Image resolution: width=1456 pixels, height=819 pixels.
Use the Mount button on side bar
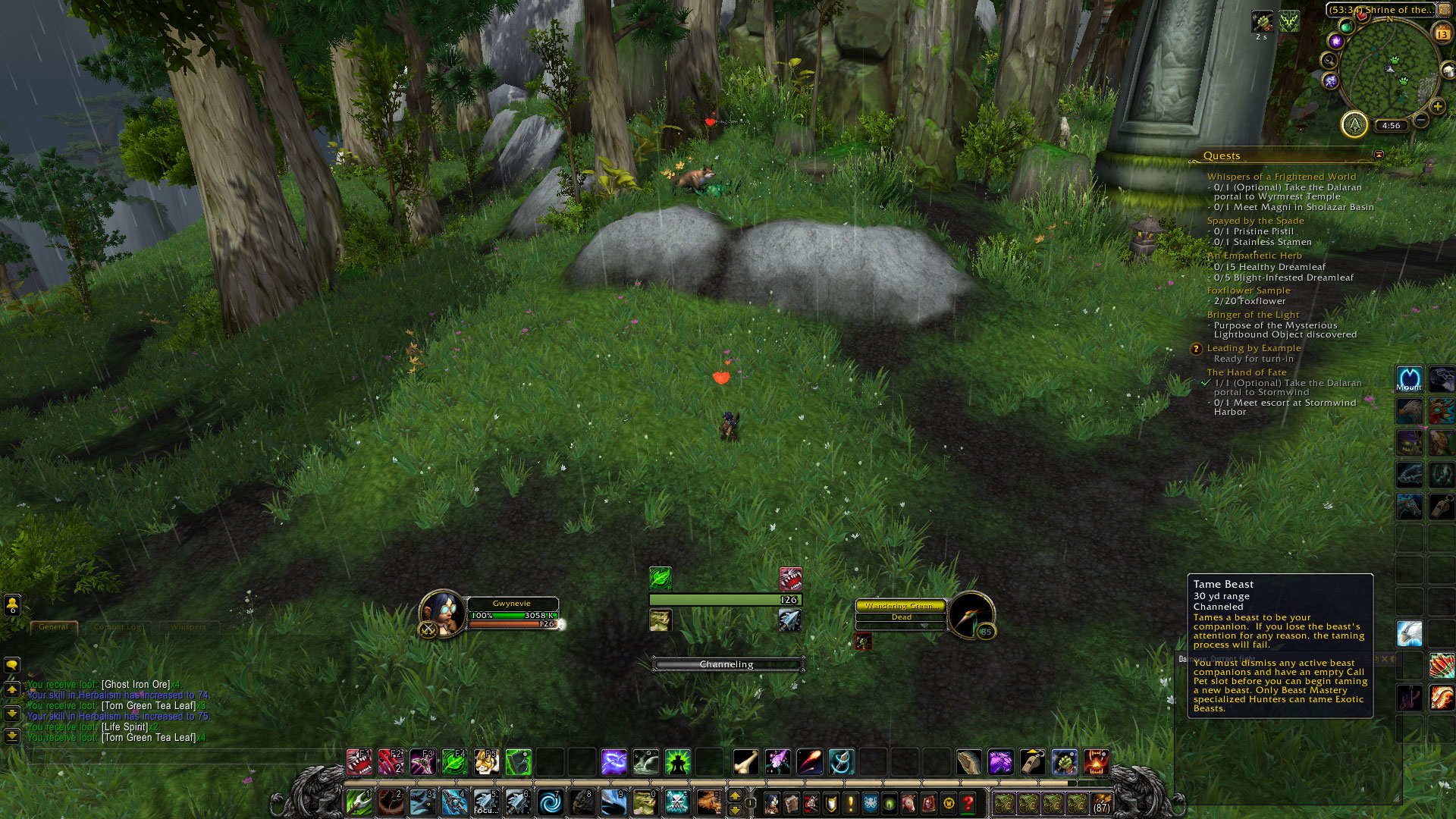tap(1409, 379)
